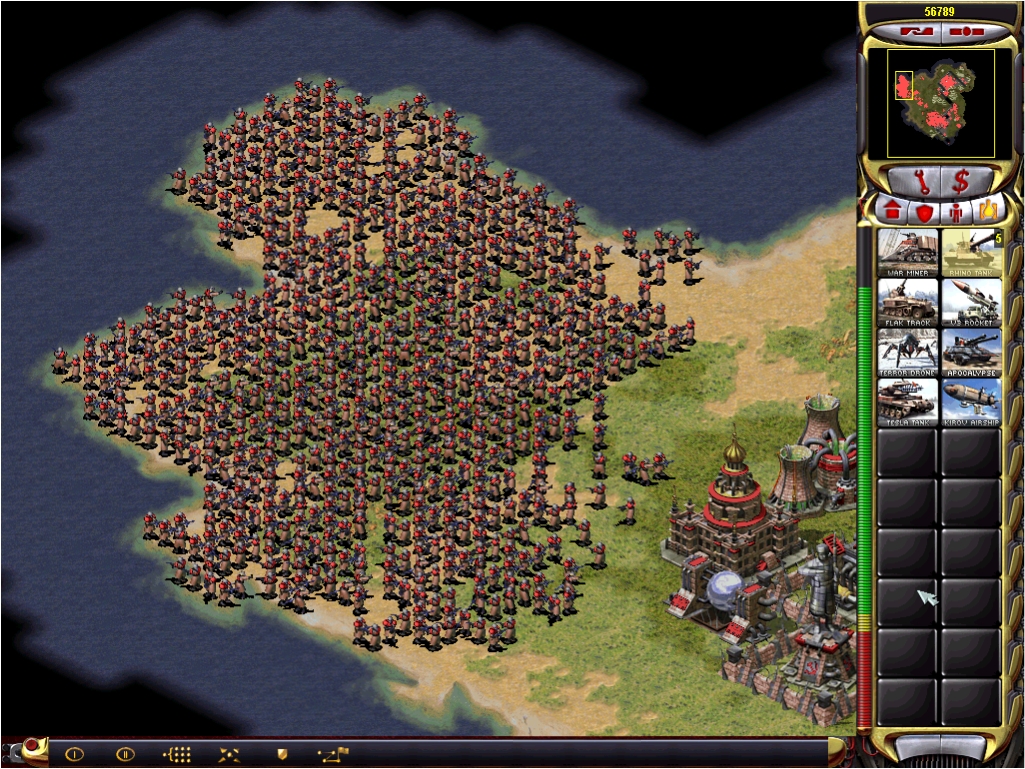The image size is (1025, 769).
Task: Enable sell mode with the dollar button
Action: click(x=961, y=181)
